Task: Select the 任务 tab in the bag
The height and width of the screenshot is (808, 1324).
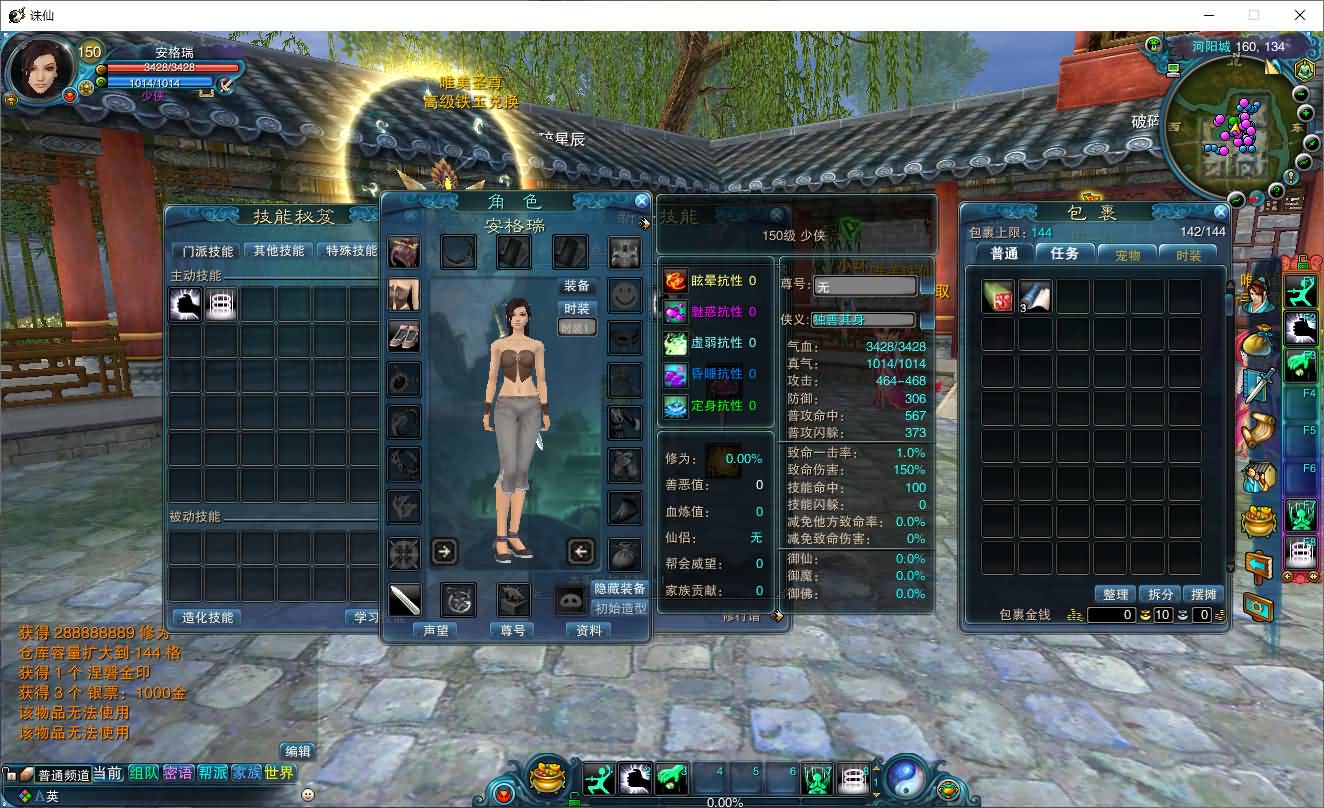Action: coord(1065,254)
